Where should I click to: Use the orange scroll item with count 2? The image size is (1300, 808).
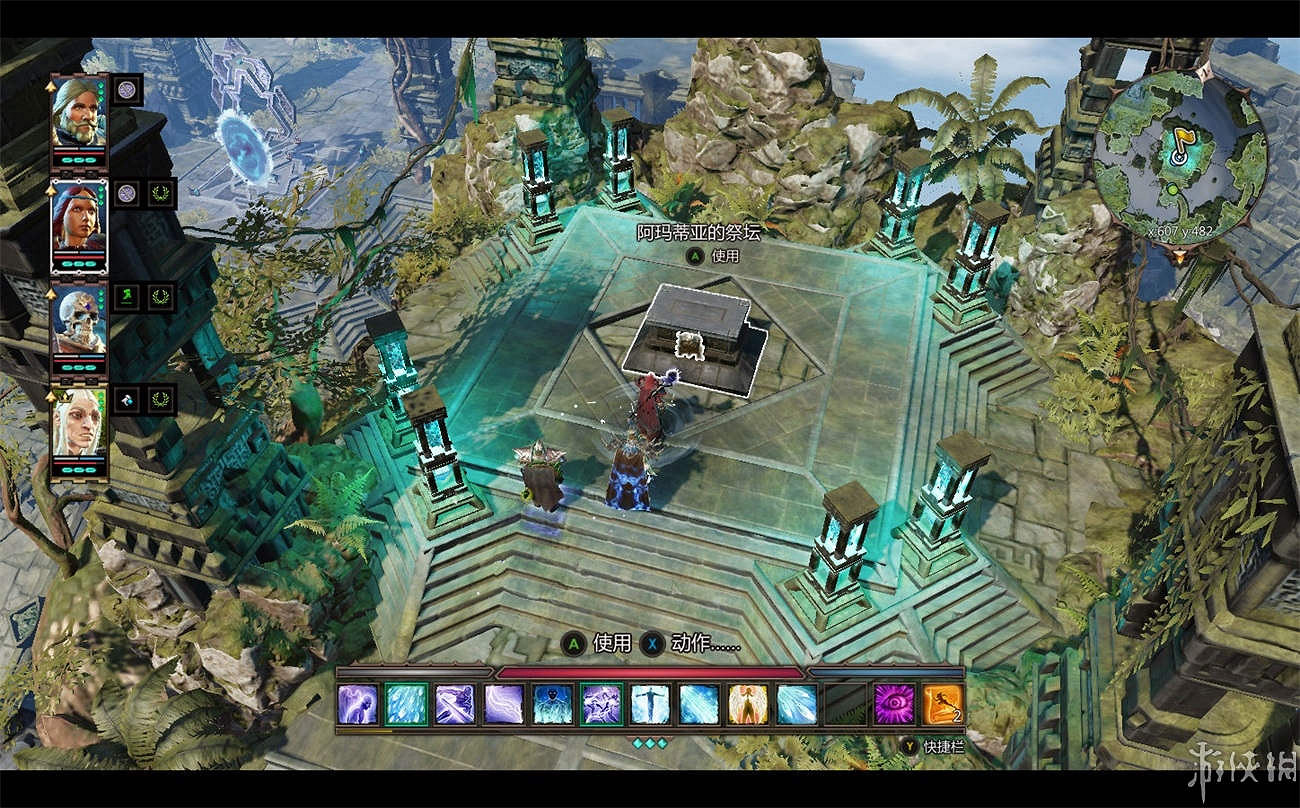[x=942, y=704]
